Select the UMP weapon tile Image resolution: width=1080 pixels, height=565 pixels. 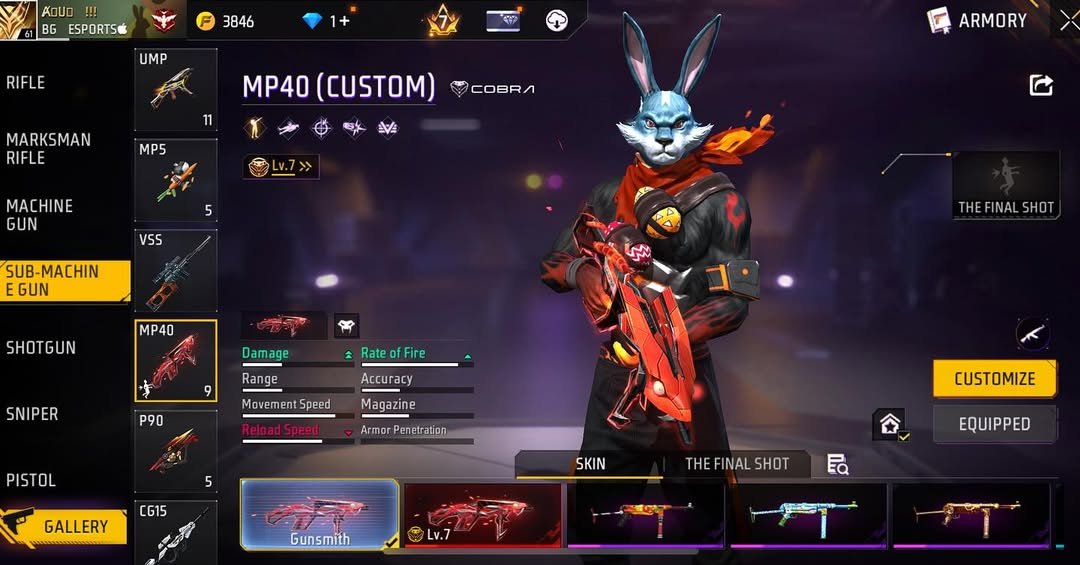[x=175, y=90]
